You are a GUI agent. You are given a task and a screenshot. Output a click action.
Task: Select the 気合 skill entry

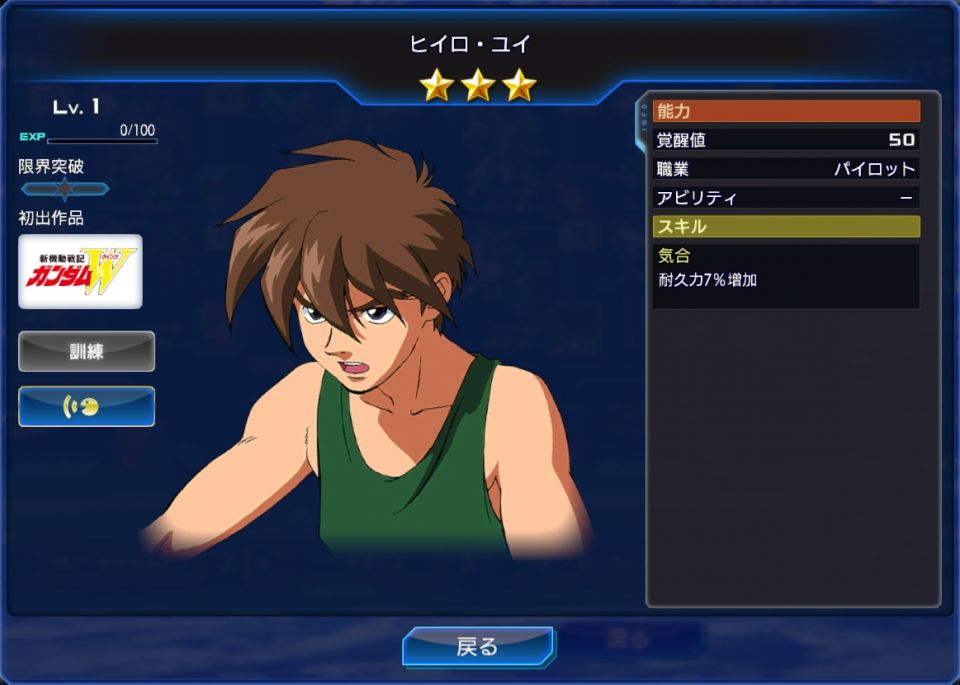point(785,268)
